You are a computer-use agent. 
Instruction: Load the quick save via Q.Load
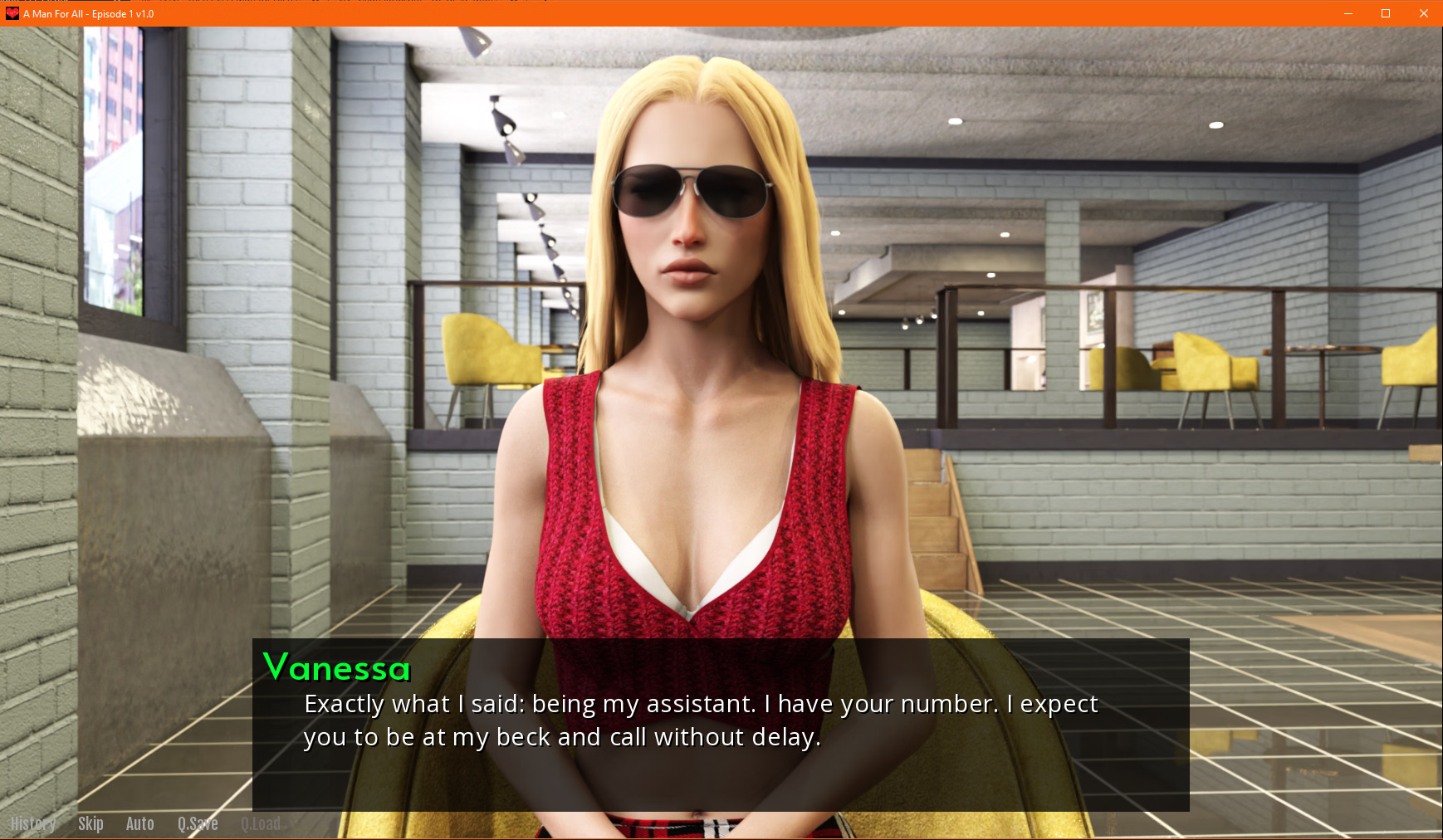tap(261, 823)
